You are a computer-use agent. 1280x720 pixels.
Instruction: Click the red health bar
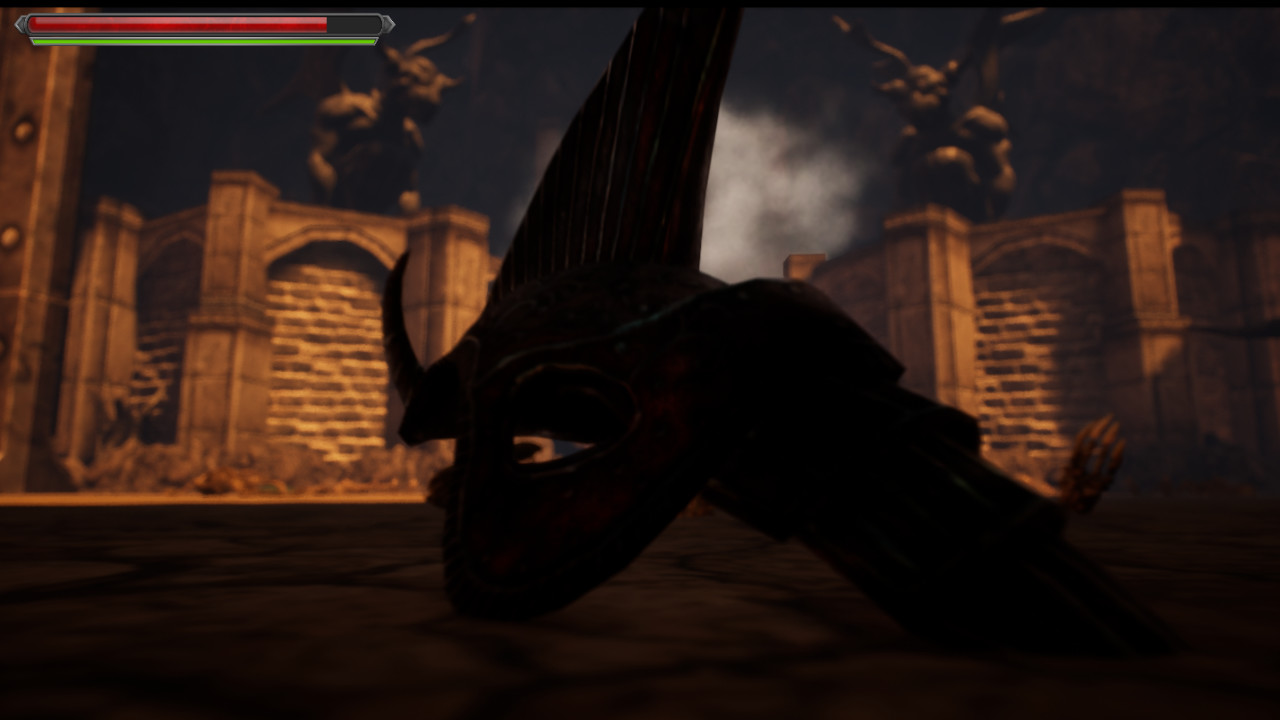point(180,24)
